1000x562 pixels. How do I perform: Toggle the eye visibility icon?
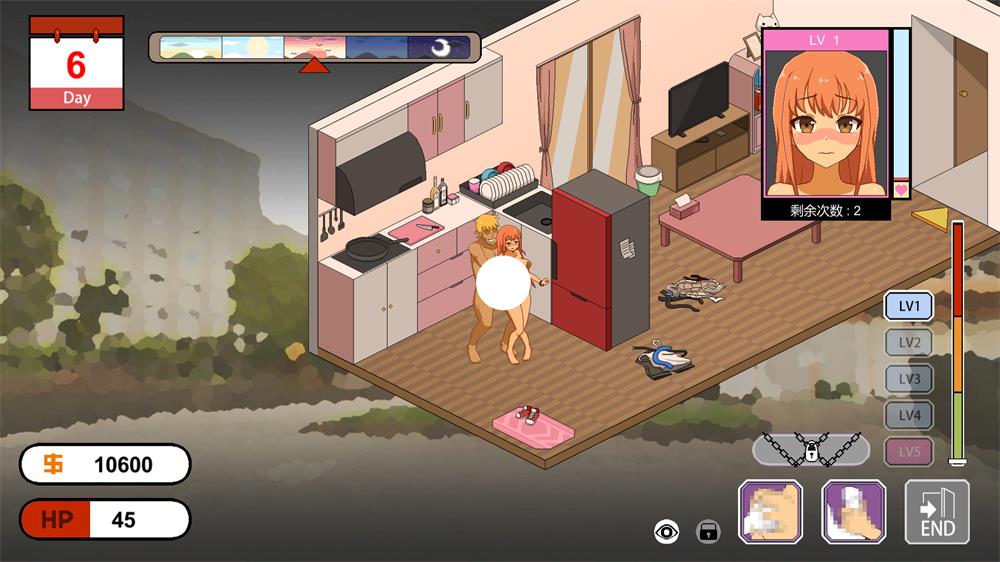pos(666,531)
